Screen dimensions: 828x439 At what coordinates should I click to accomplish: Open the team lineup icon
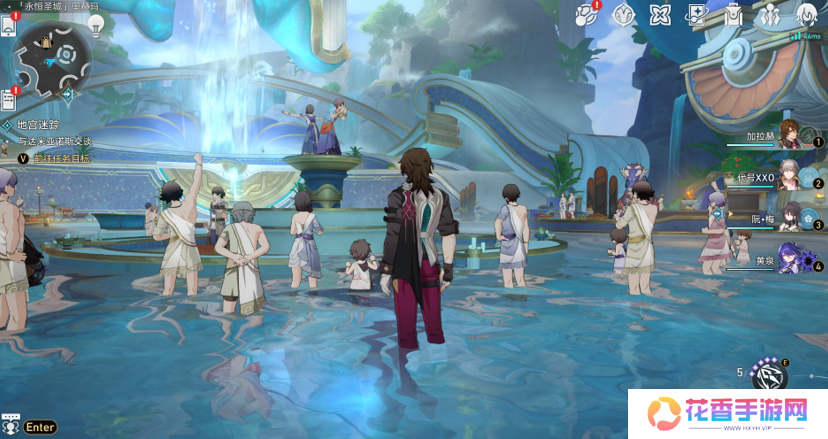pos(768,14)
